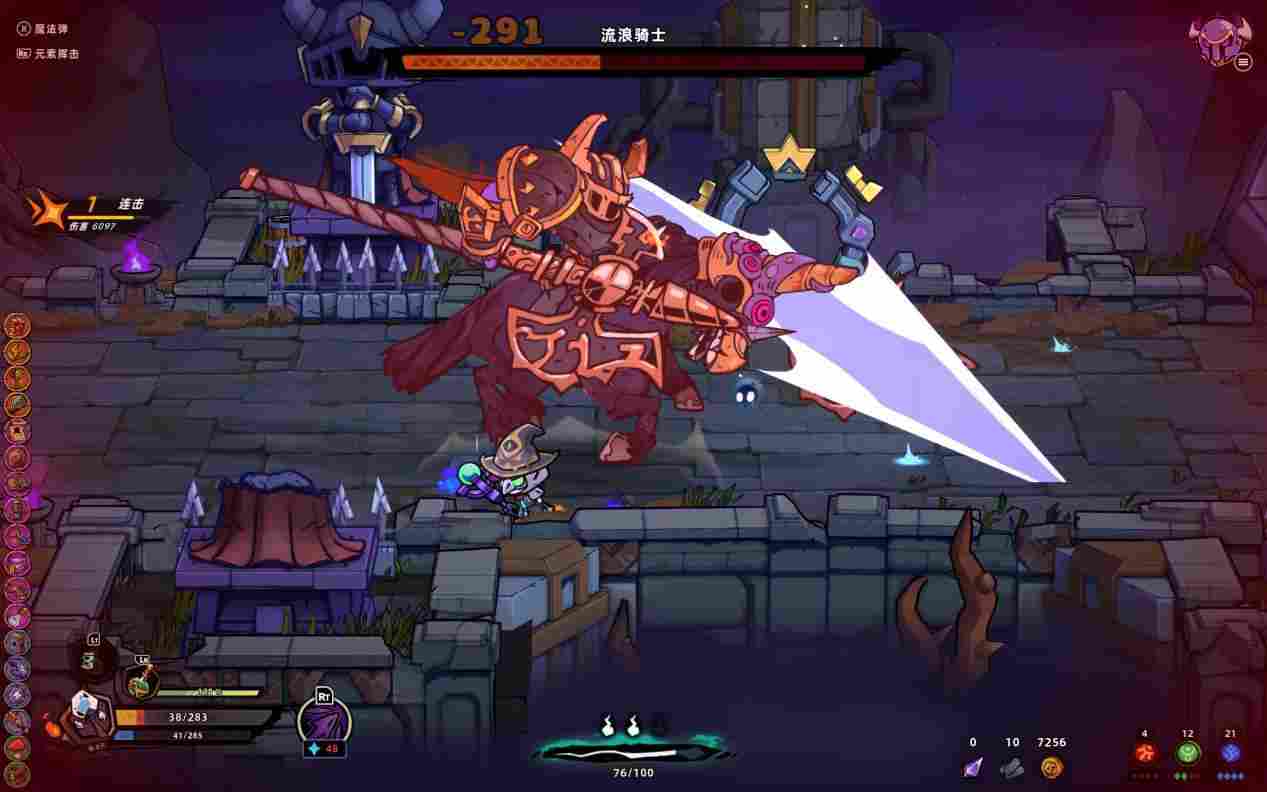Viewport: 1267px width, 792px height.
Task: Select the green element orb icon
Action: pos(1187,754)
